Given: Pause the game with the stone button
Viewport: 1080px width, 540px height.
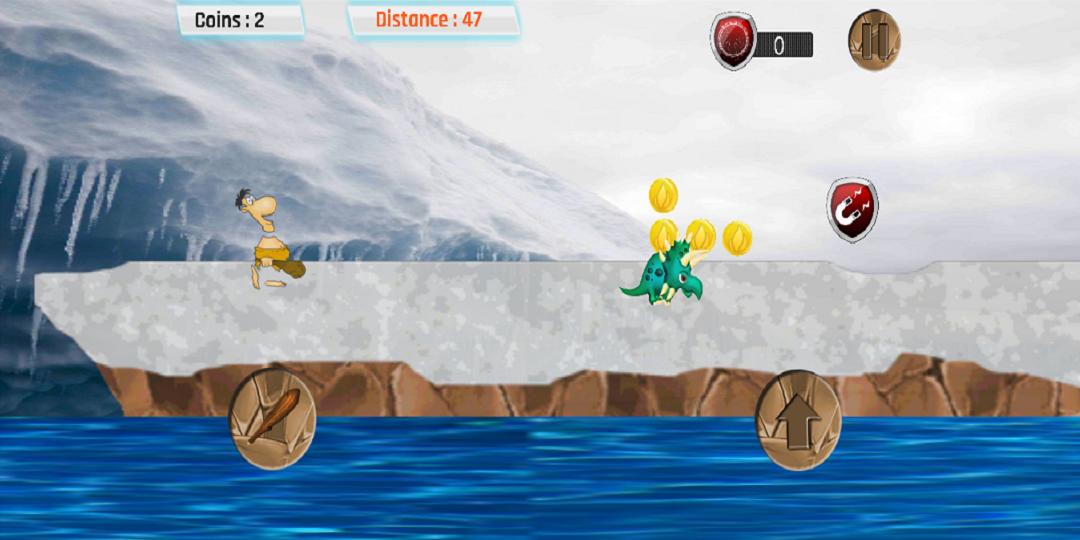Looking at the screenshot, I should click(874, 41).
